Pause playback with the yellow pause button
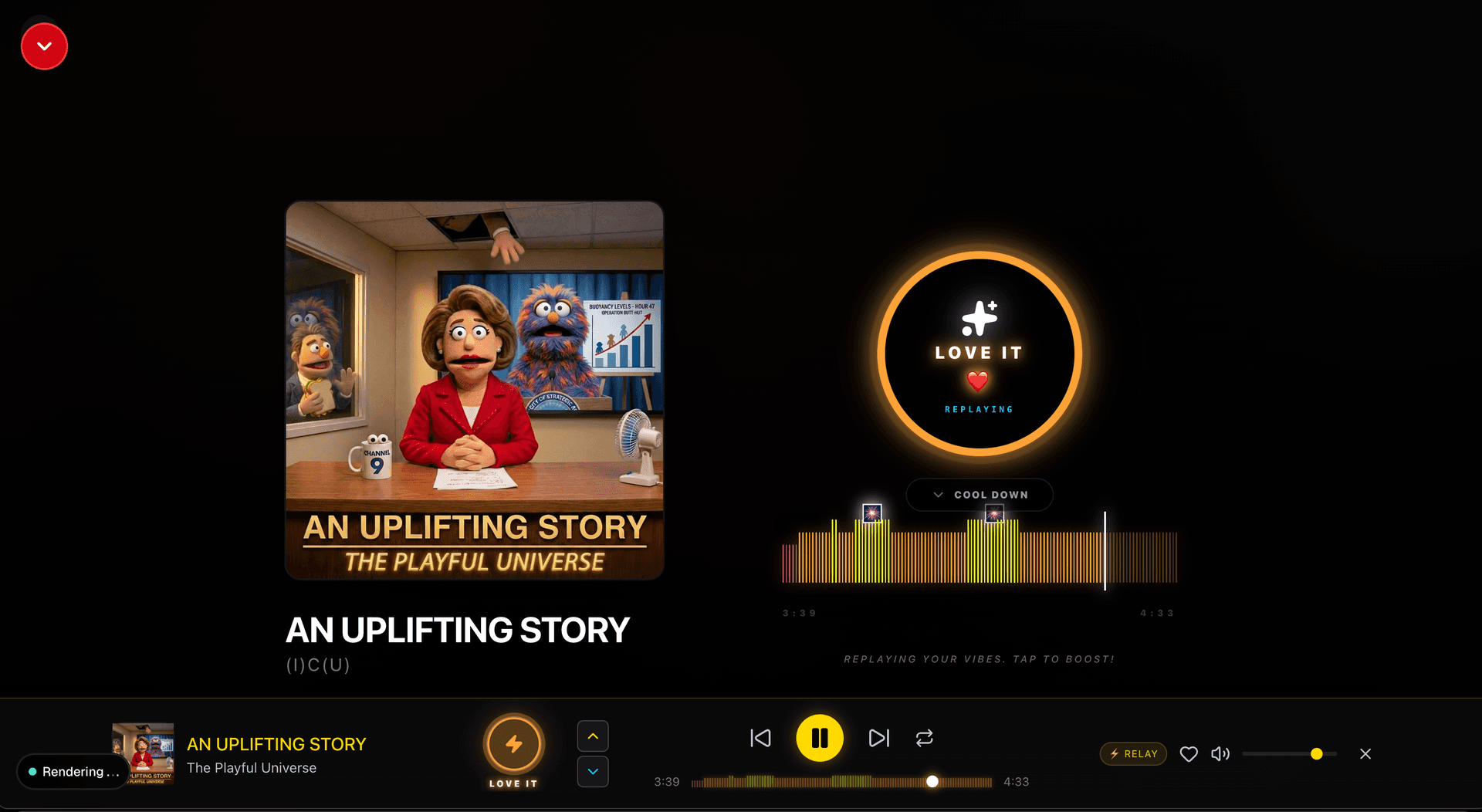 (820, 738)
